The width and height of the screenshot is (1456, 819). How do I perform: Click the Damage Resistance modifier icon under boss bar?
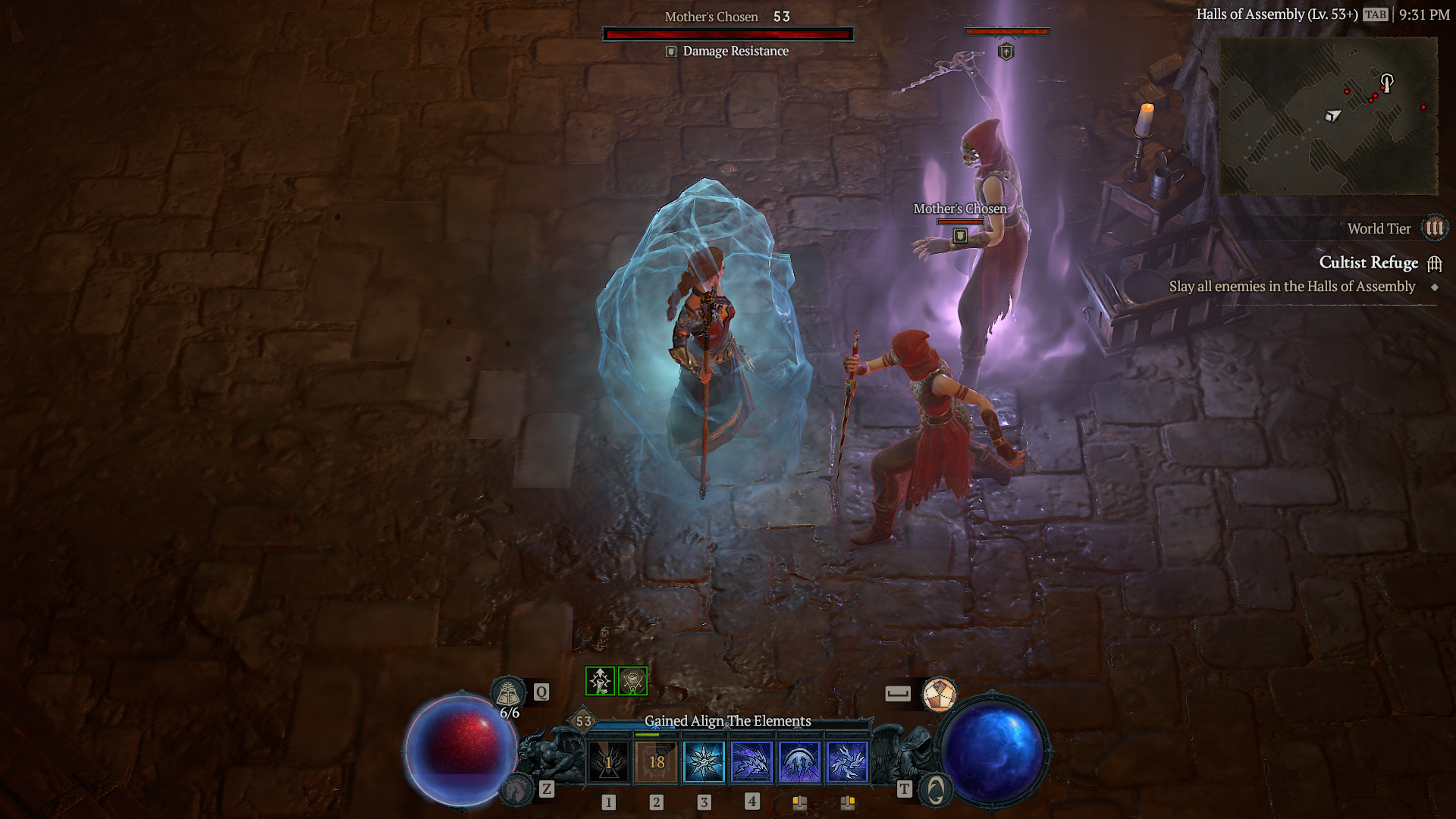[x=670, y=51]
